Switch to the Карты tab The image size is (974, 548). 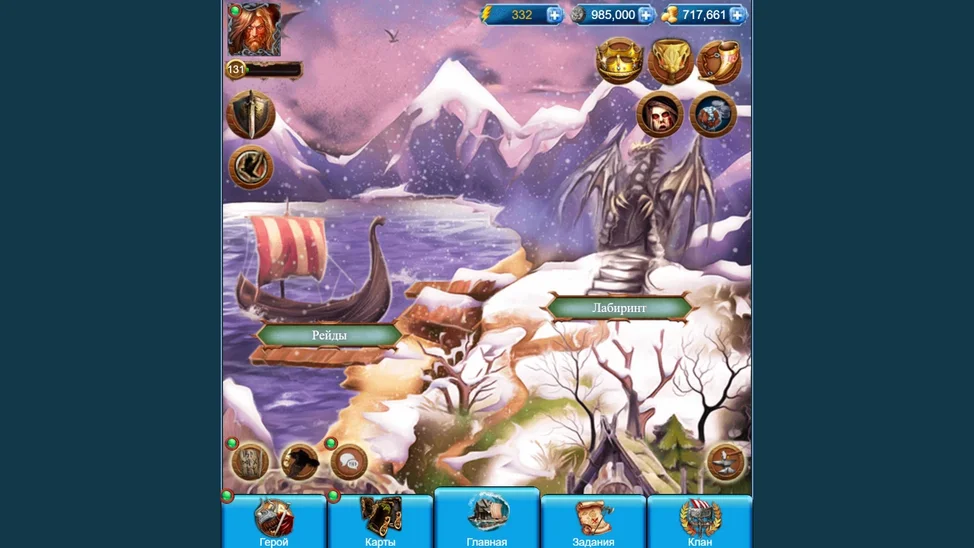pos(380,522)
